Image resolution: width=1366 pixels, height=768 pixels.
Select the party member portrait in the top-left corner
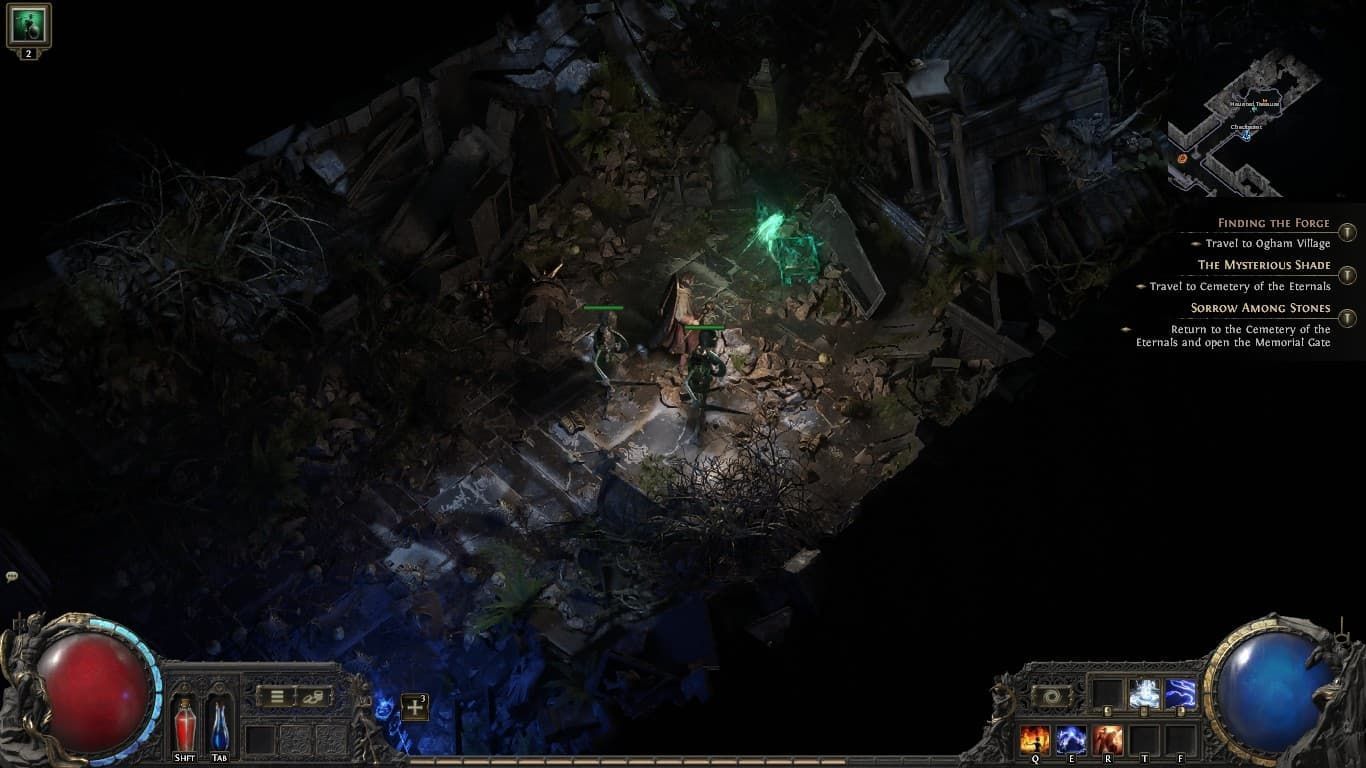[x=27, y=25]
